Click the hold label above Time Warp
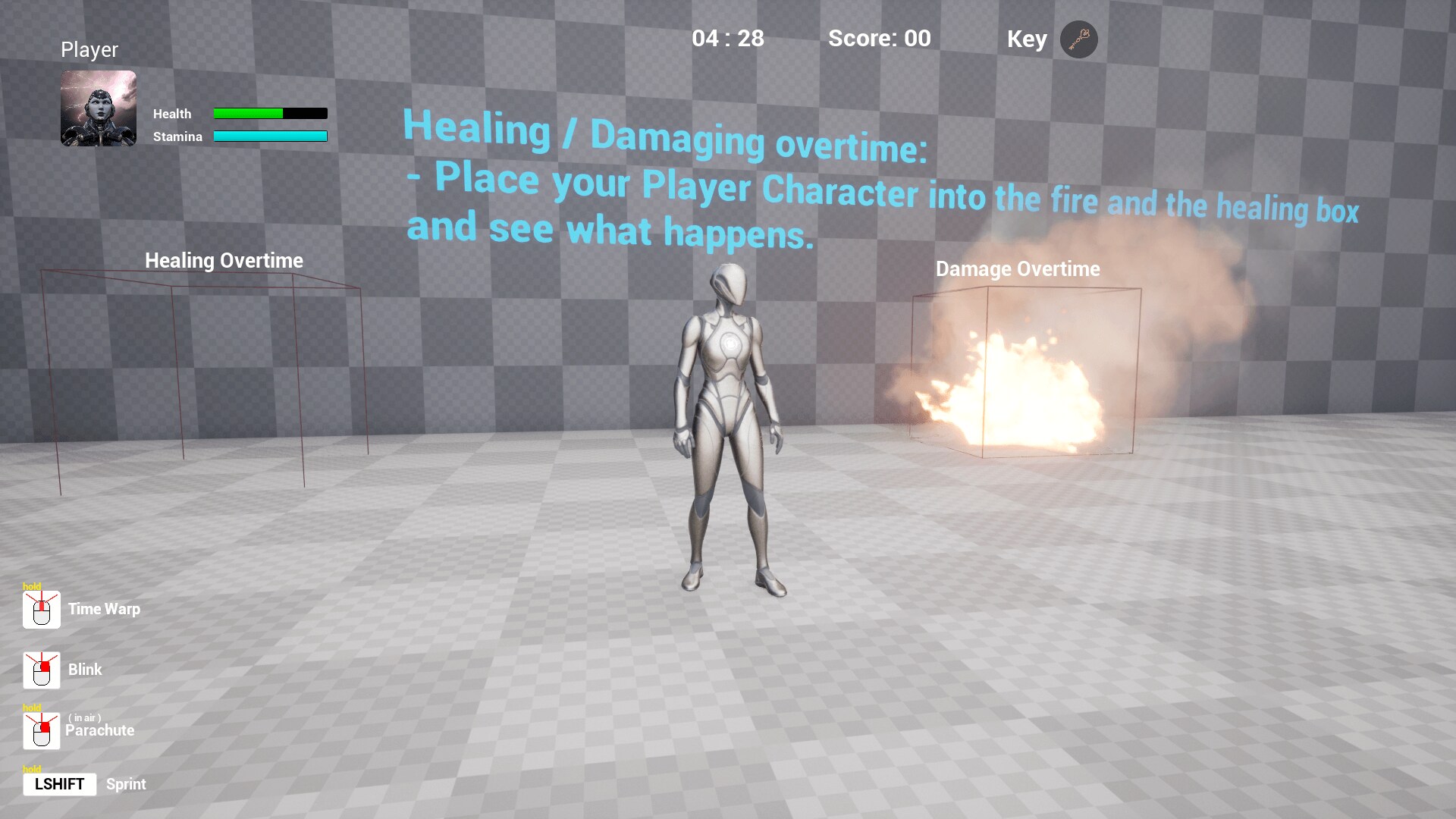This screenshot has width=1456, height=819. [x=32, y=588]
